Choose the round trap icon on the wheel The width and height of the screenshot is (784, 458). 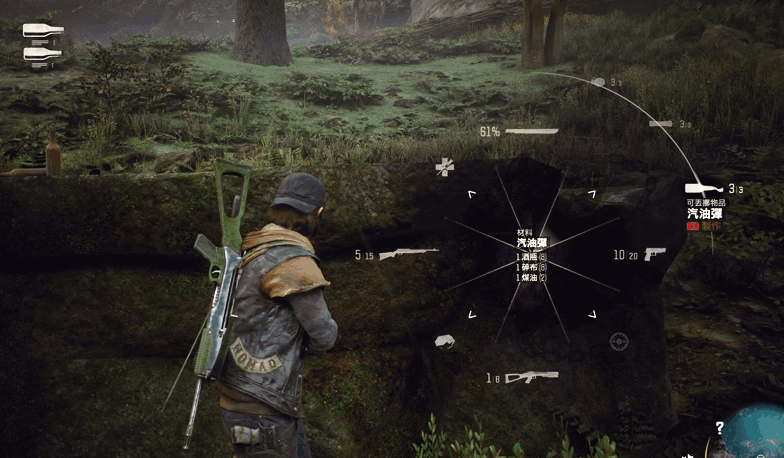[619, 341]
